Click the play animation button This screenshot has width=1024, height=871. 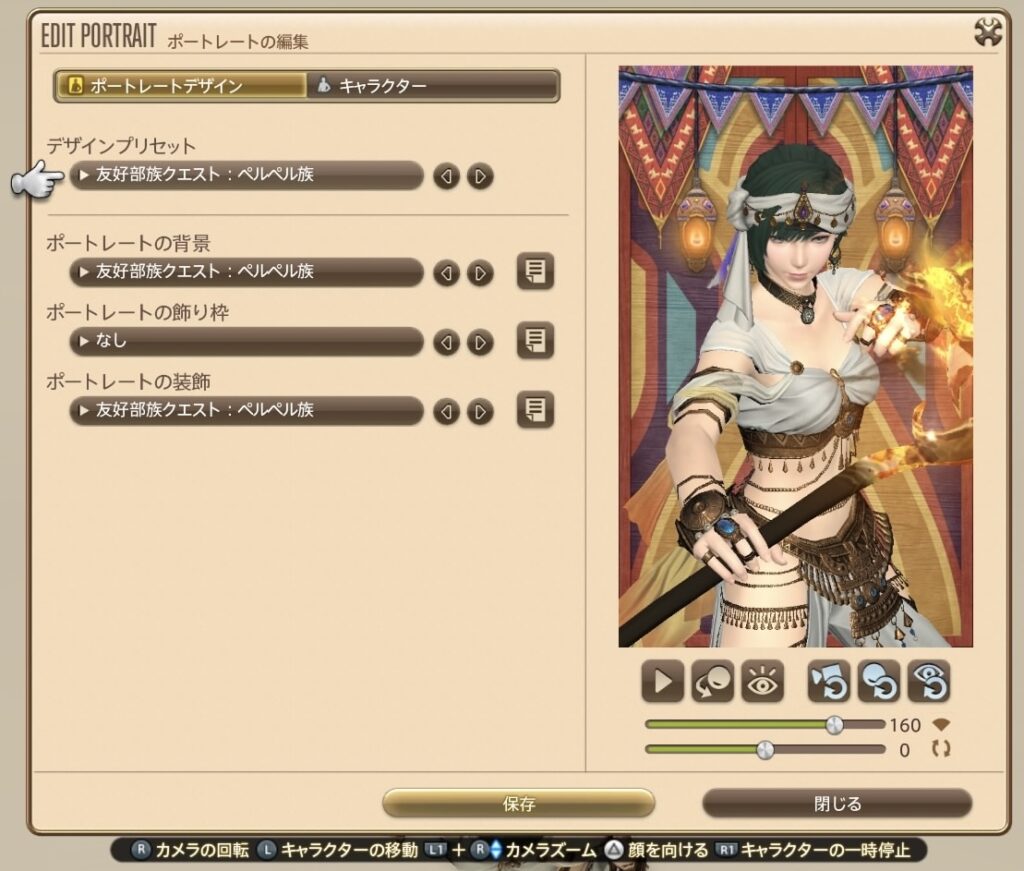click(662, 682)
